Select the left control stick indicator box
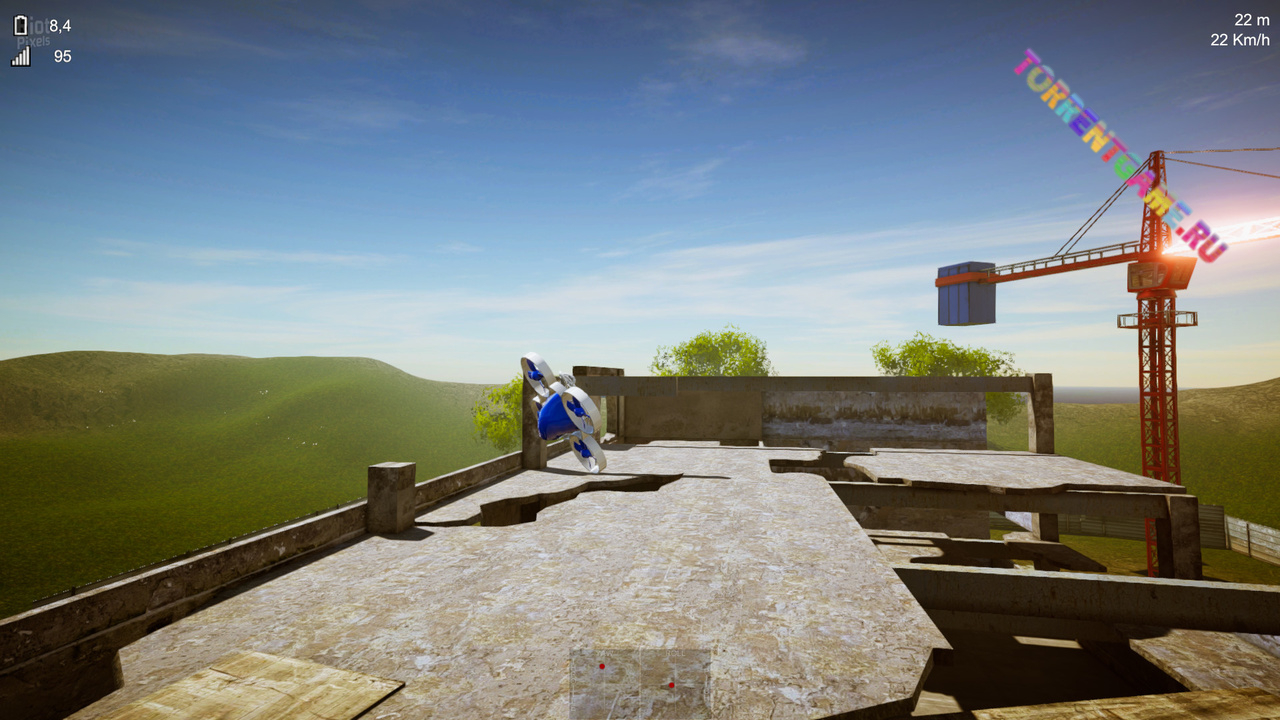This screenshot has height=720, width=1280. point(605,684)
